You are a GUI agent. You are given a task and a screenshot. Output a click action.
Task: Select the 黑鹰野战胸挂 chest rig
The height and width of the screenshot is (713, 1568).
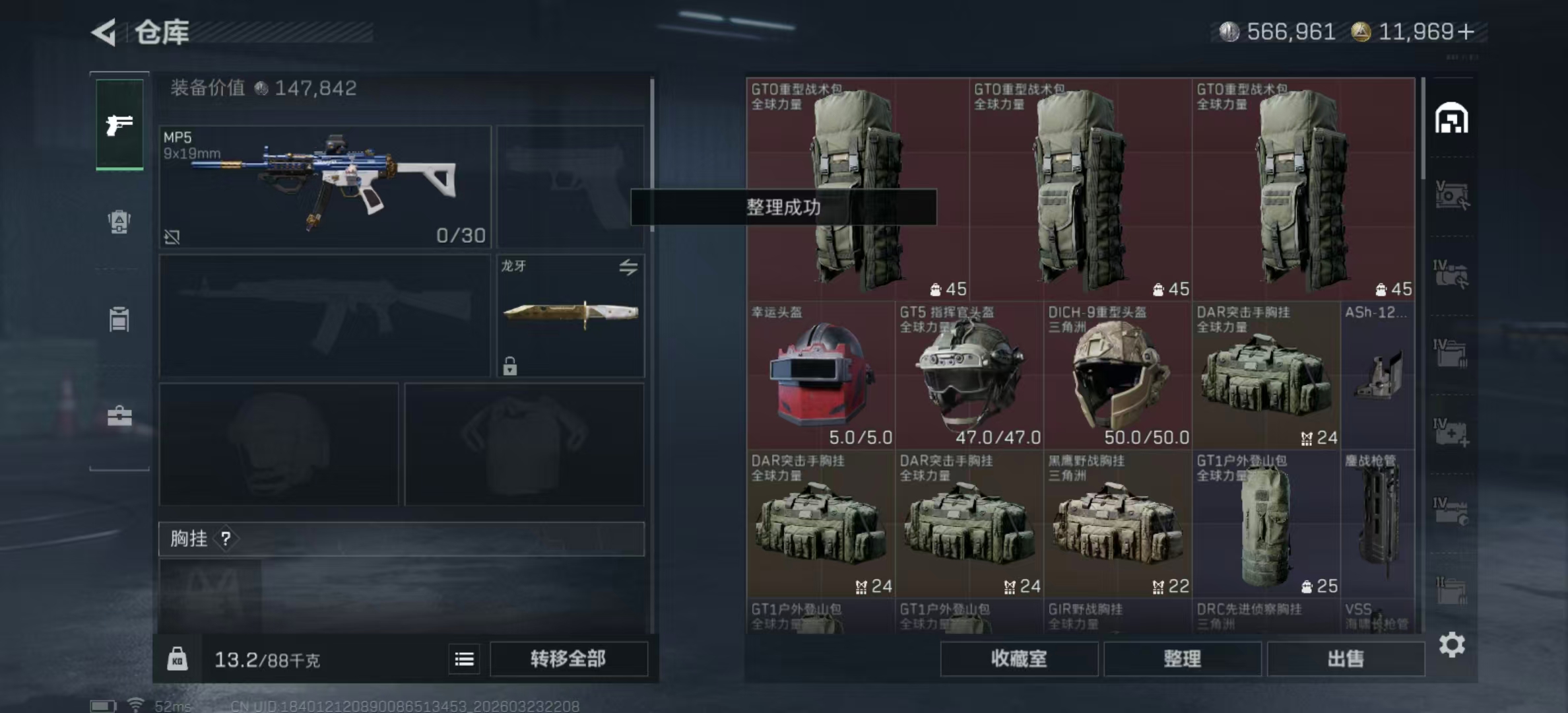coord(1117,524)
